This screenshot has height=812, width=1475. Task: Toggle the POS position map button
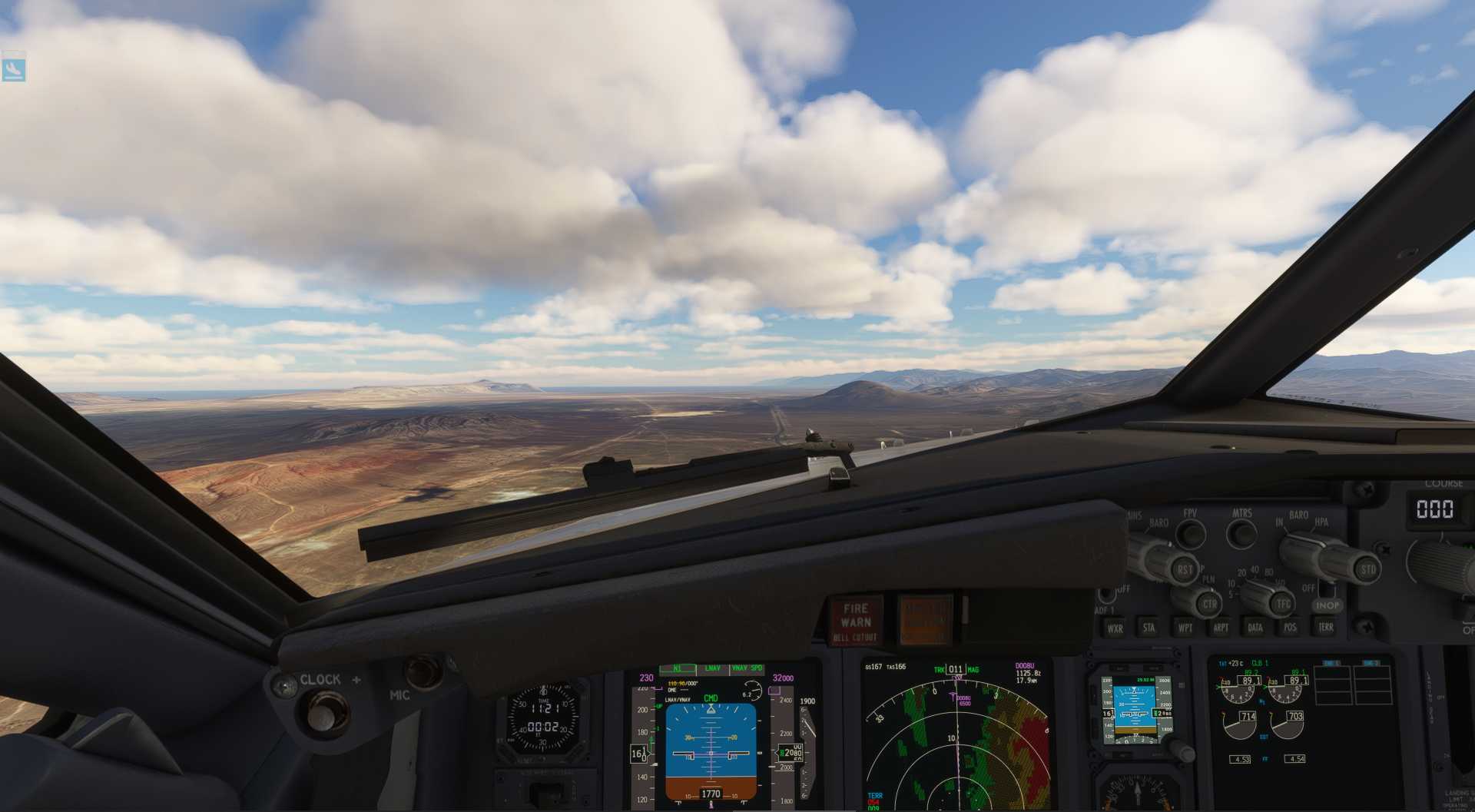coord(1290,628)
